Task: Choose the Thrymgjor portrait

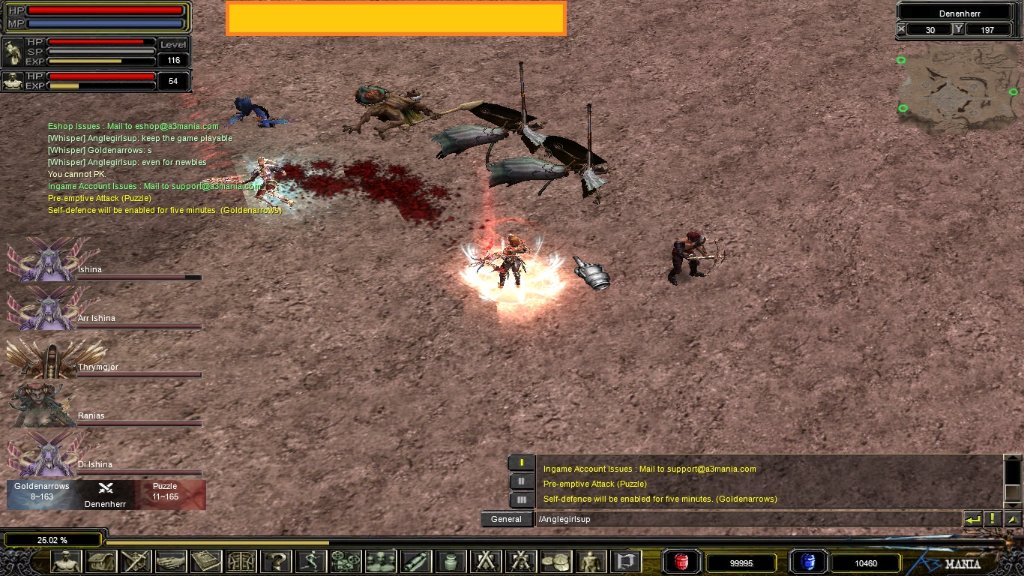Action: (x=43, y=357)
